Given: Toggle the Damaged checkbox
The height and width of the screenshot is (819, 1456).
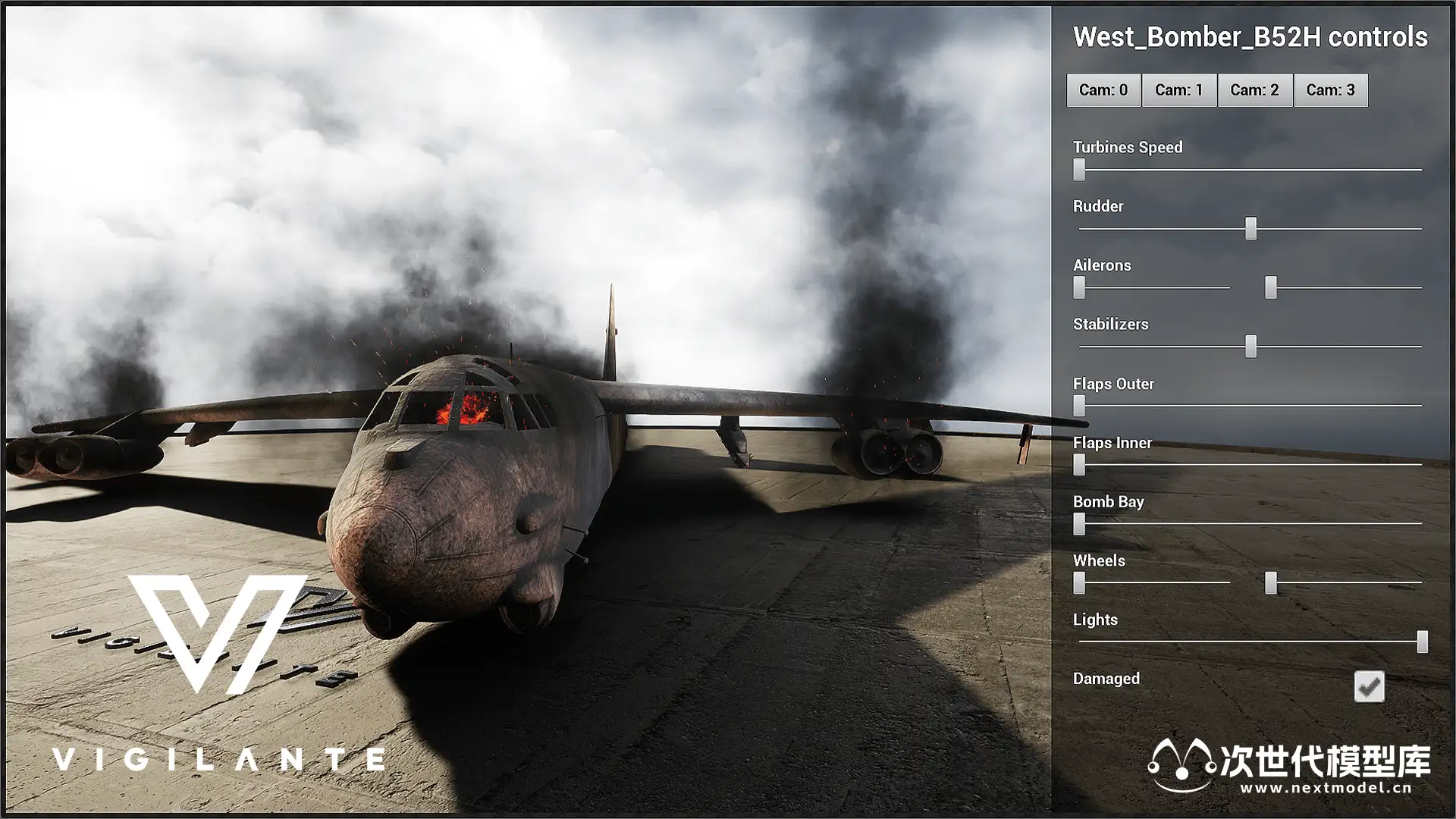Looking at the screenshot, I should coord(1369,686).
